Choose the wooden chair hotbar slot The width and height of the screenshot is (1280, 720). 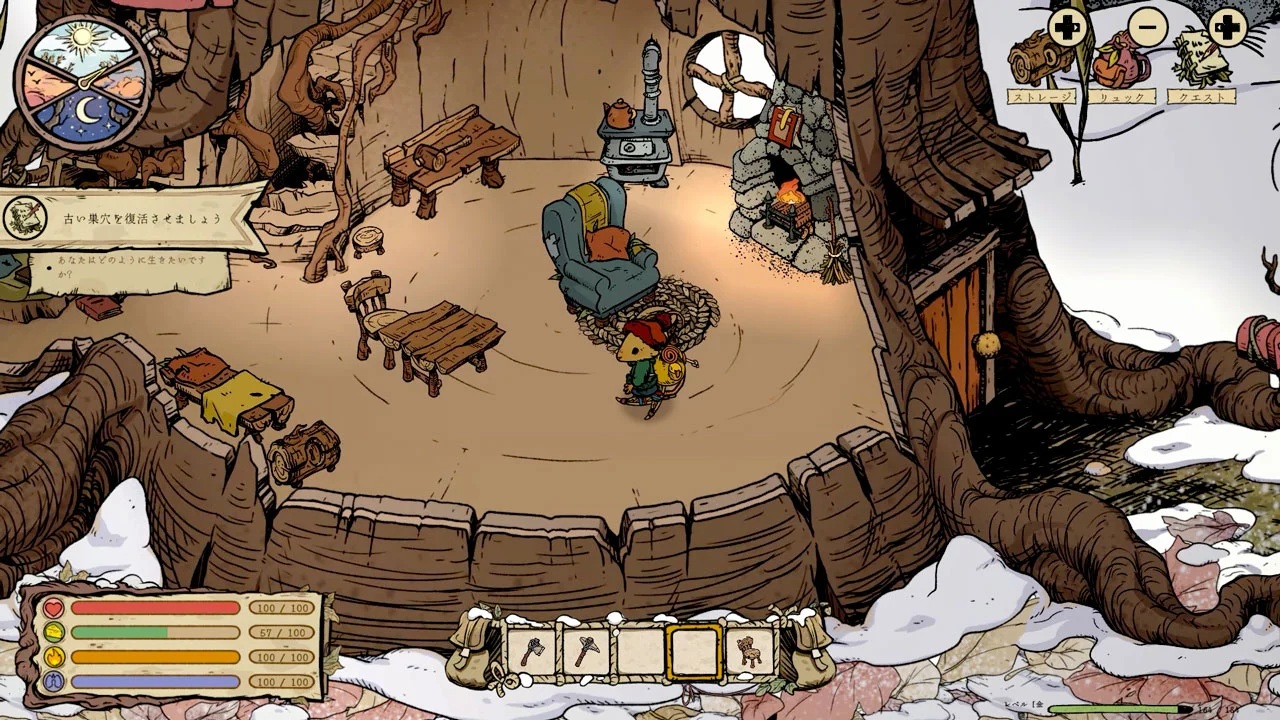pyautogui.click(x=749, y=651)
